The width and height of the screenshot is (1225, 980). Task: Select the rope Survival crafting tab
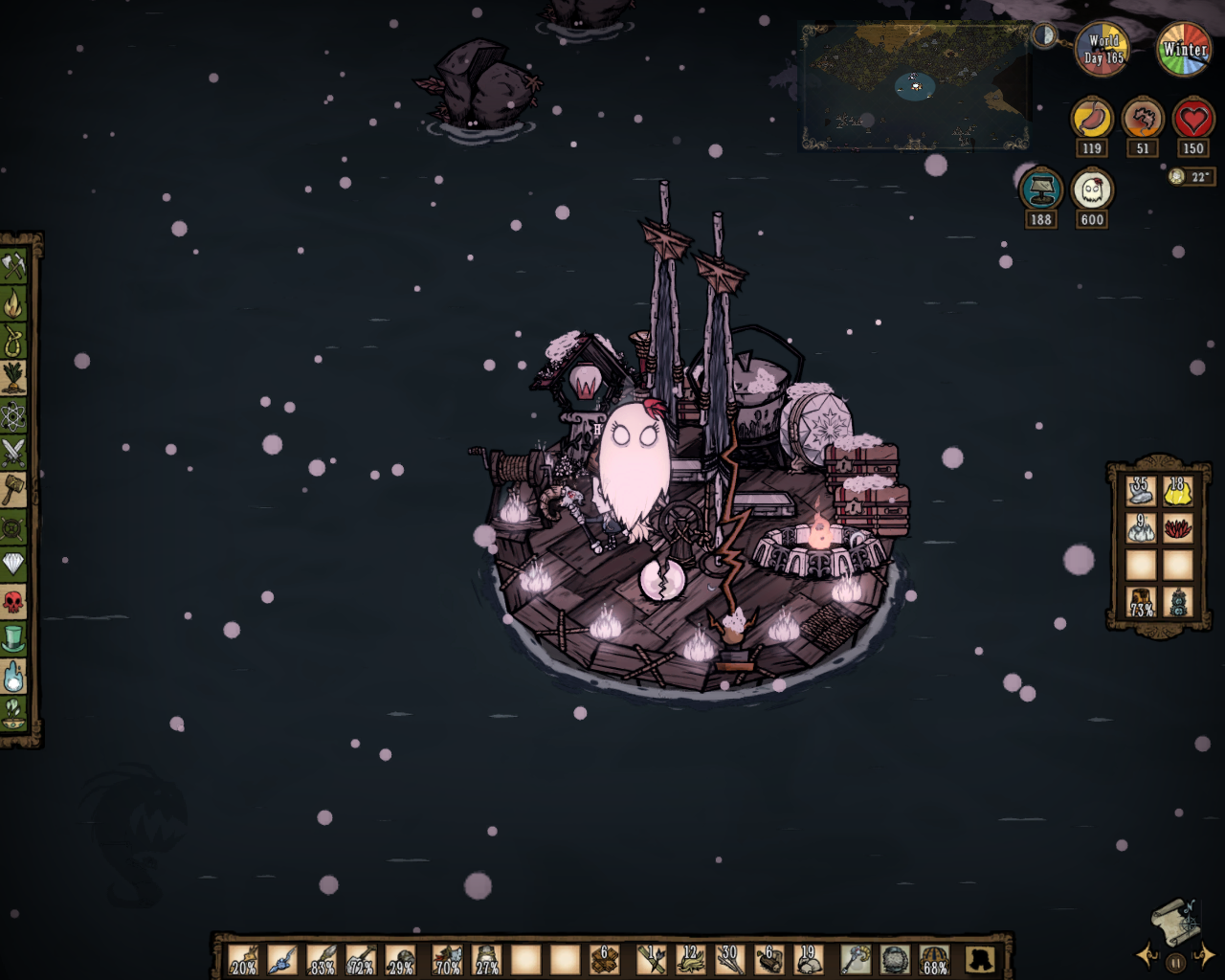13,341
